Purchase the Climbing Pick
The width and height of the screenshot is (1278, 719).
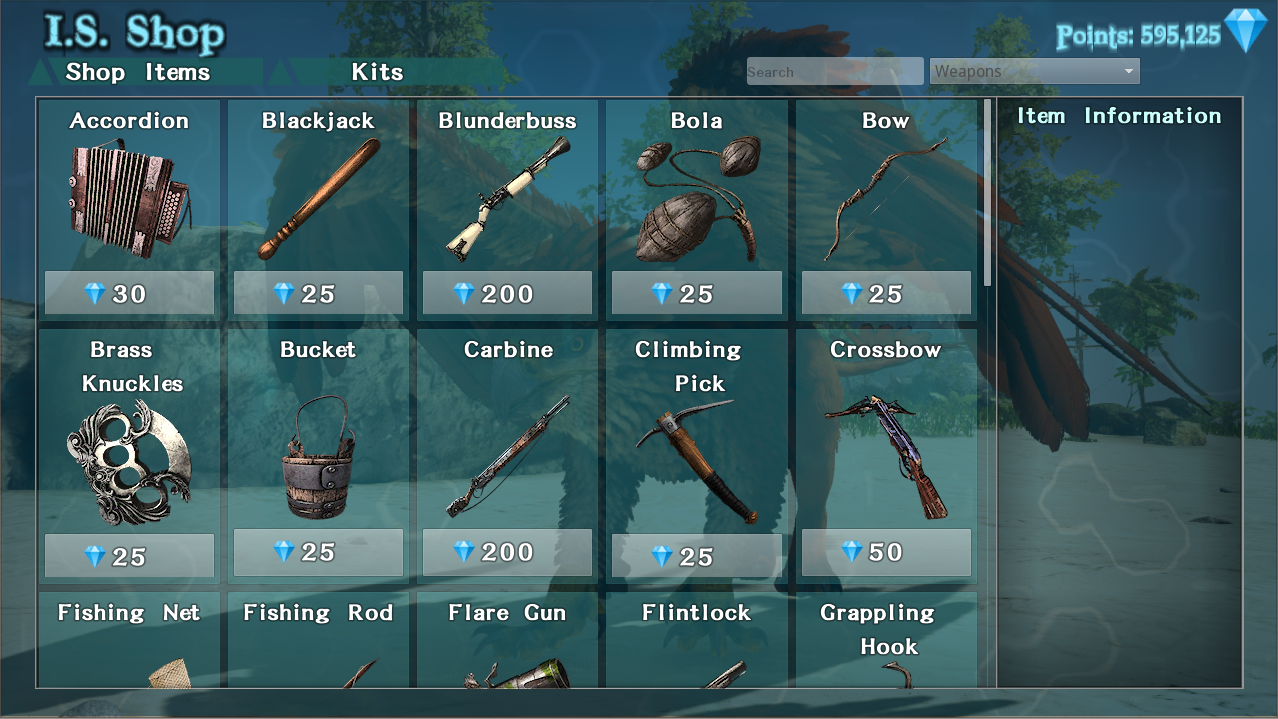696,556
